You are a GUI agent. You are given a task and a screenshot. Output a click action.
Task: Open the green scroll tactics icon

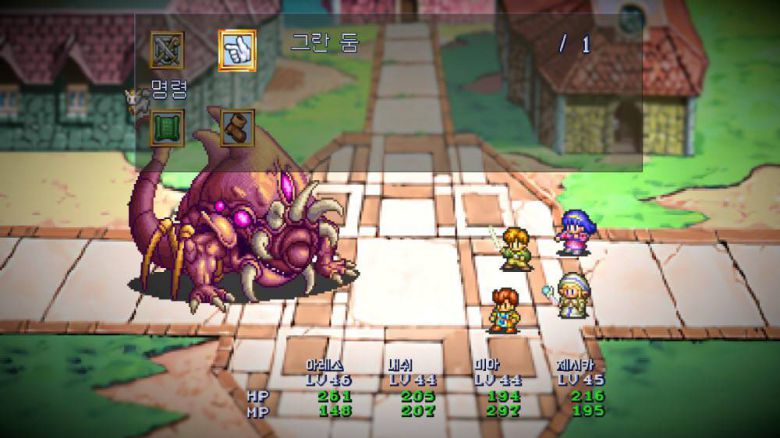pyautogui.click(x=167, y=128)
